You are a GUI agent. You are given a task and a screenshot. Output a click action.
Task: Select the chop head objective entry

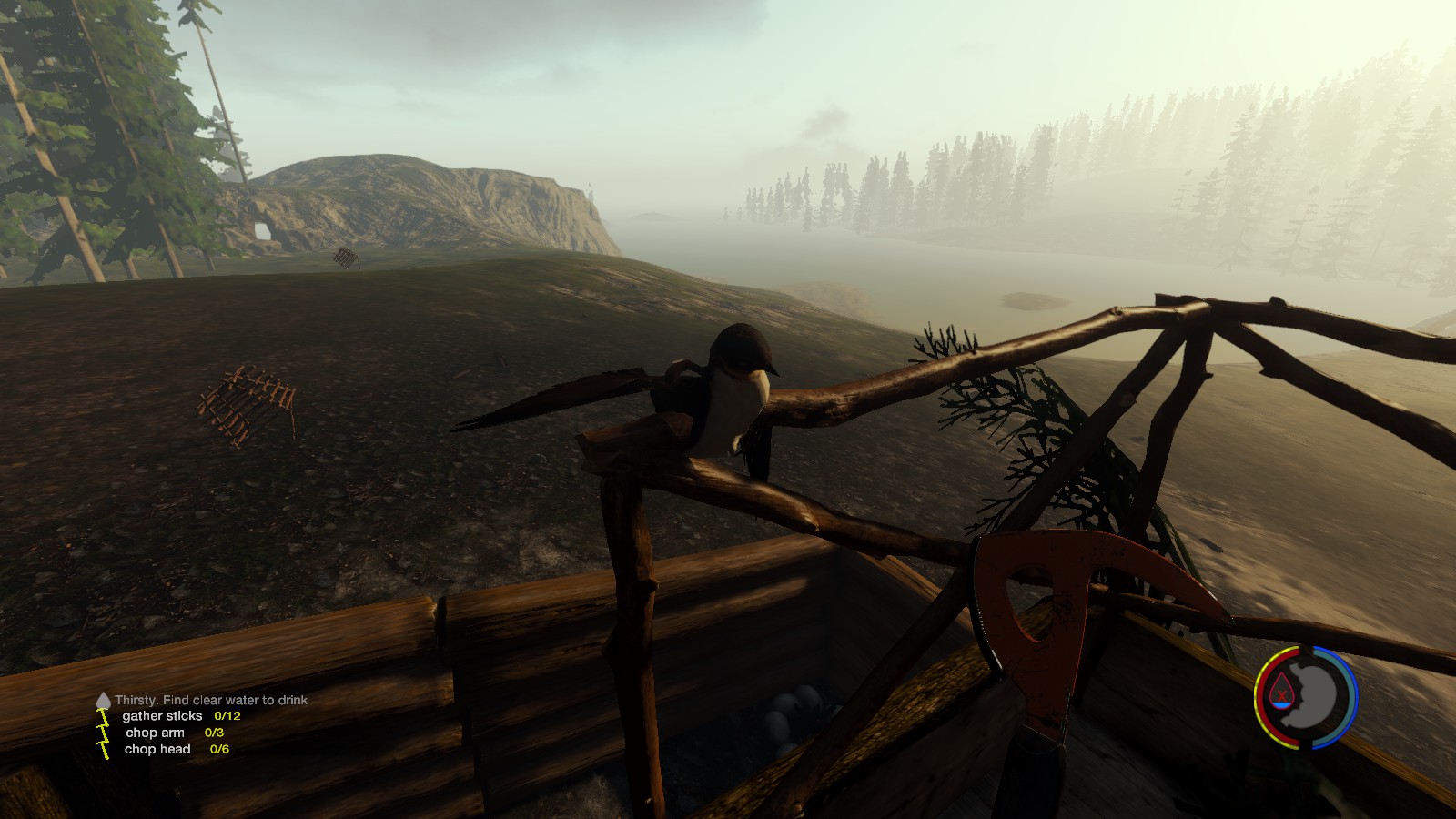(x=157, y=749)
